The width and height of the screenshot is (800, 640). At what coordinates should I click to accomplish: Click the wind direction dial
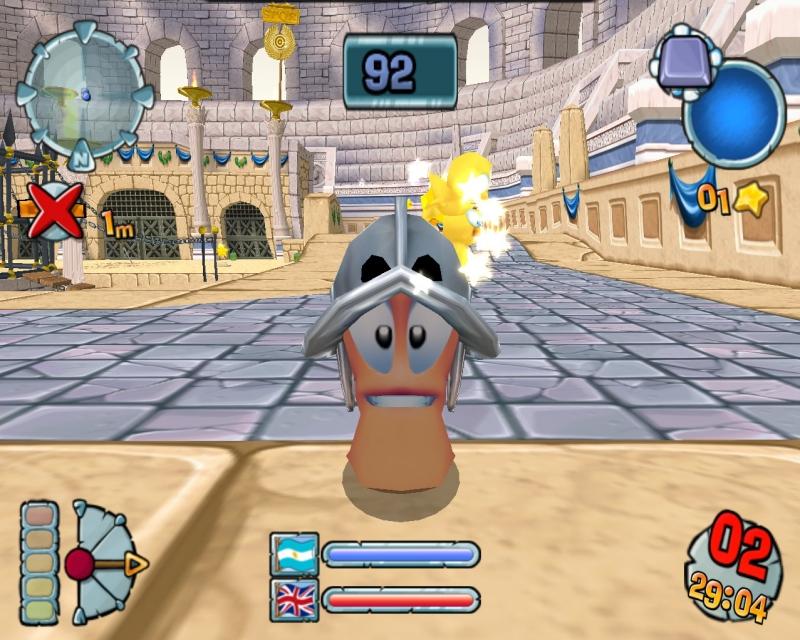point(104,563)
